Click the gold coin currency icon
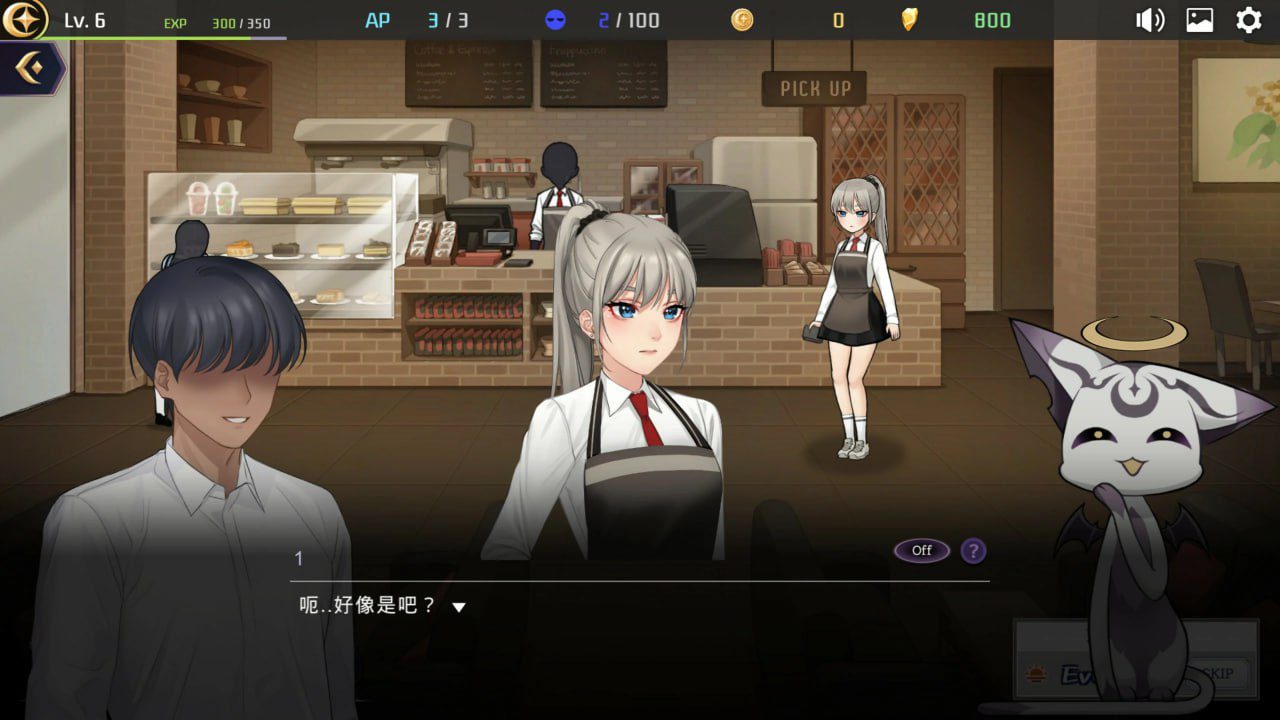Viewport: 1280px width, 720px height. (x=741, y=18)
